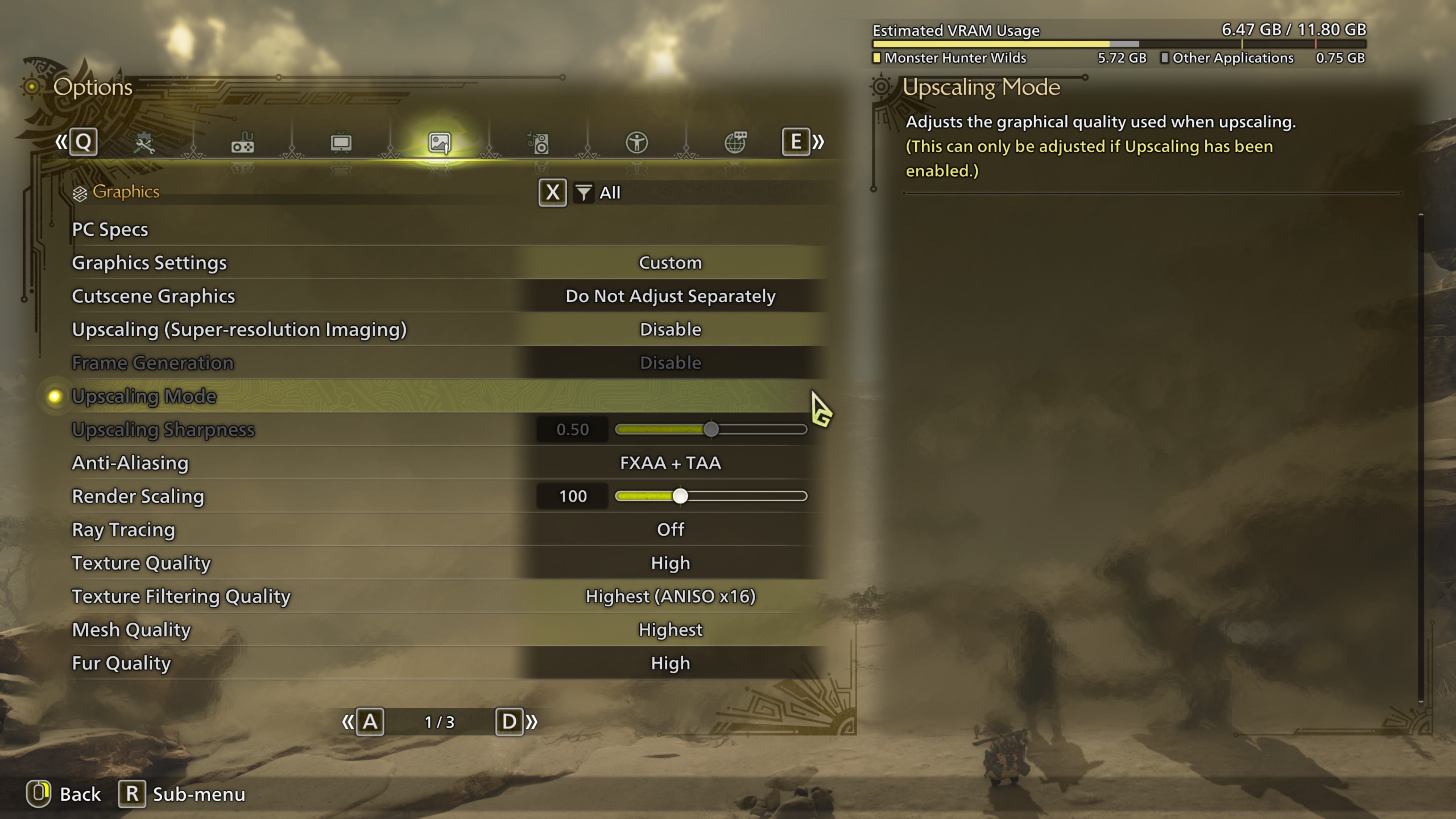Click the Render Scaling slider handle
The image size is (1456, 819).
pyautogui.click(x=680, y=496)
